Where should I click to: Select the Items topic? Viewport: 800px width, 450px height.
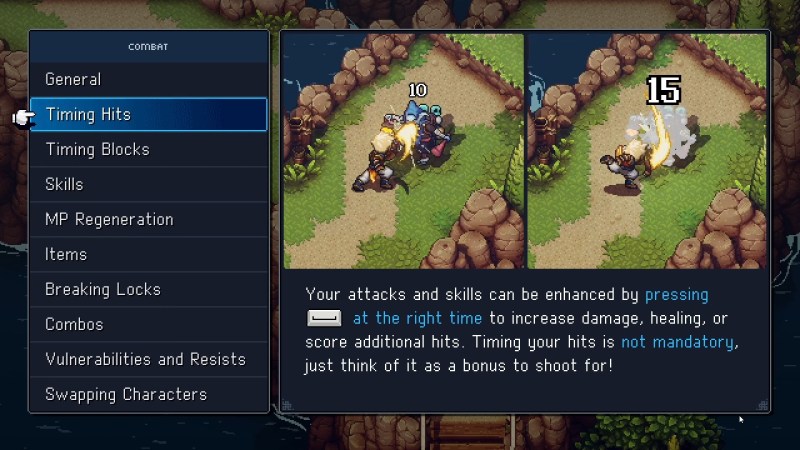[148, 255]
